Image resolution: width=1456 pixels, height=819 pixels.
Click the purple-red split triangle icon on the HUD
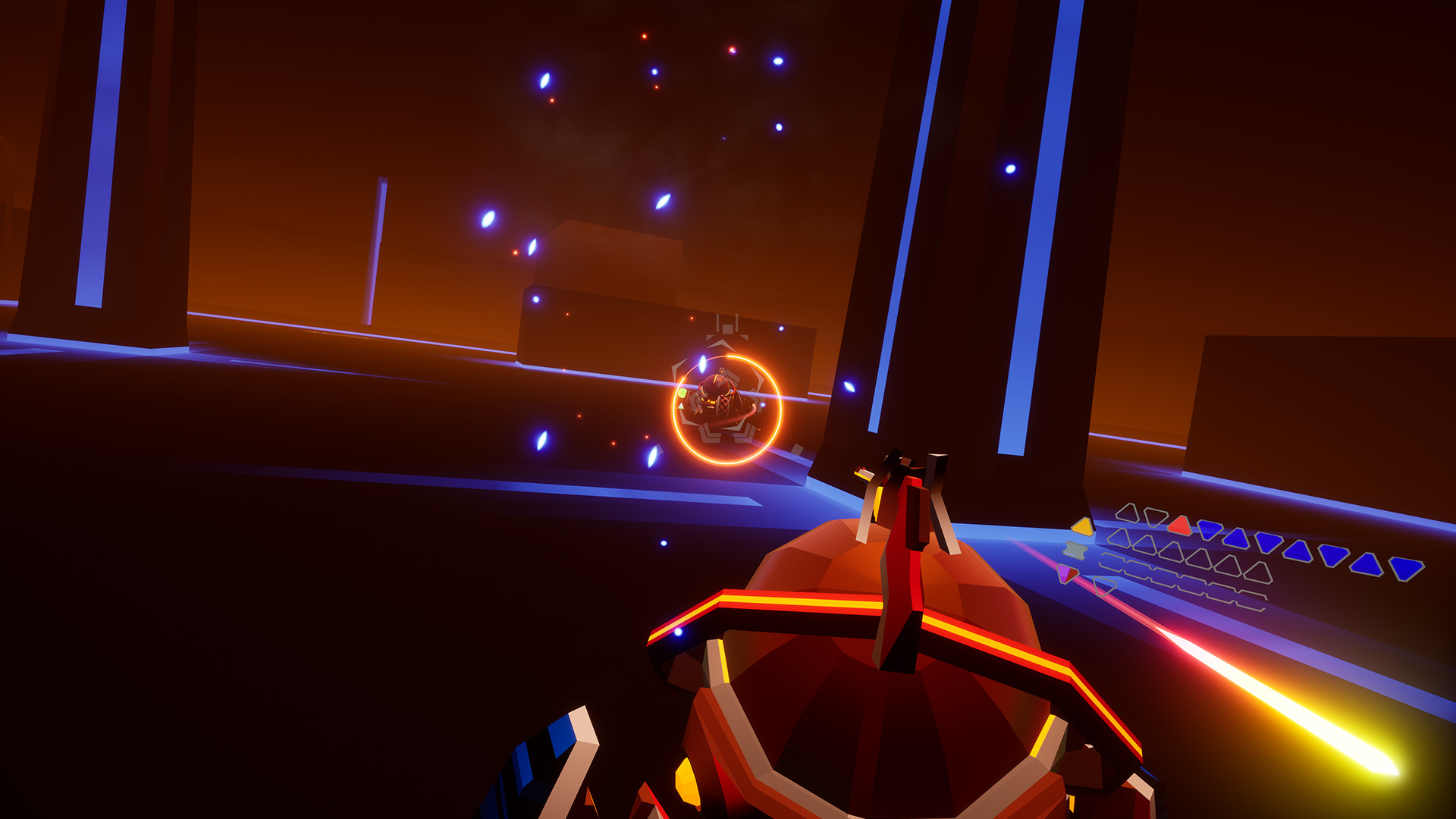[x=1068, y=574]
